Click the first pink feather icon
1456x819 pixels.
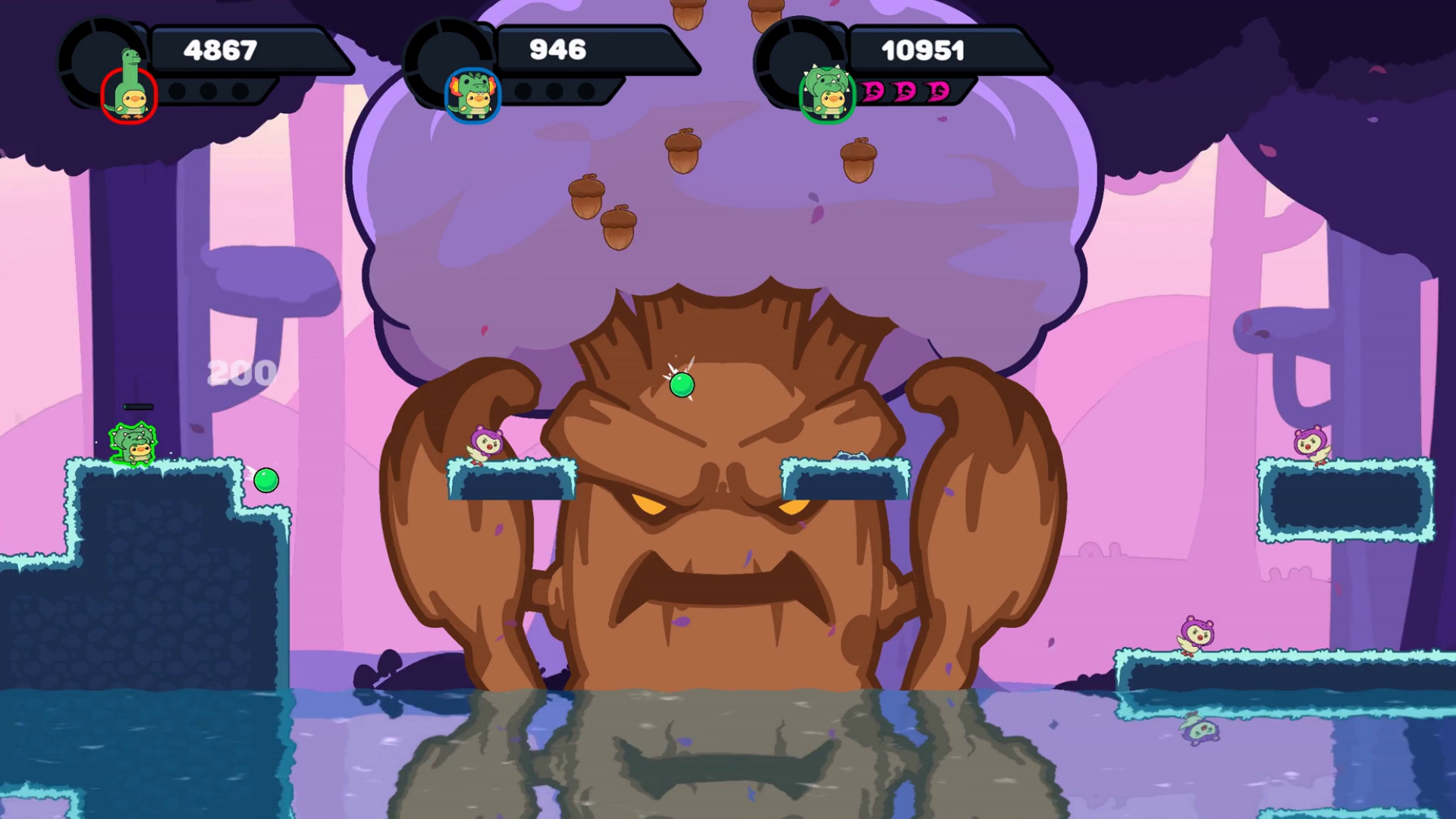click(872, 91)
